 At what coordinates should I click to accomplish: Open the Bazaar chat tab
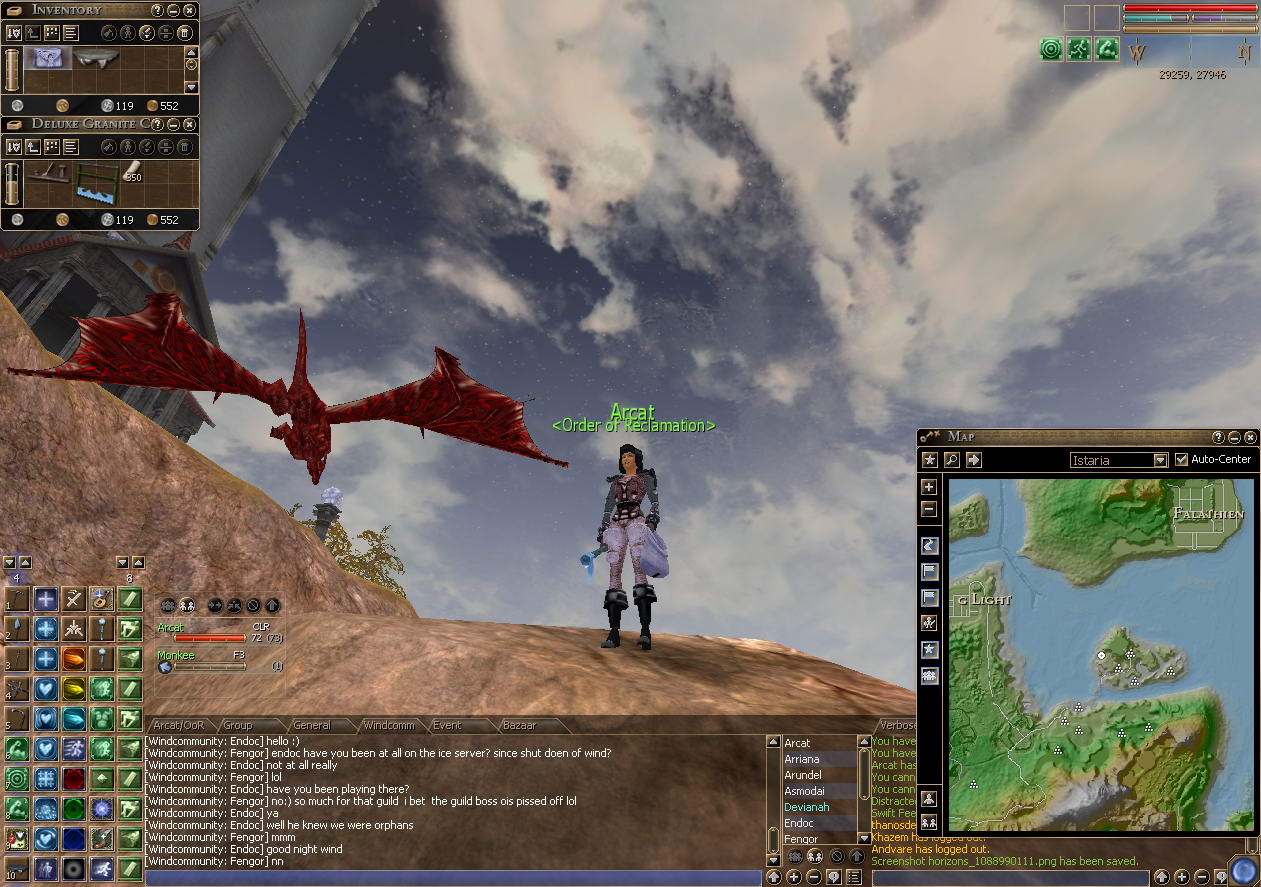pos(518,725)
